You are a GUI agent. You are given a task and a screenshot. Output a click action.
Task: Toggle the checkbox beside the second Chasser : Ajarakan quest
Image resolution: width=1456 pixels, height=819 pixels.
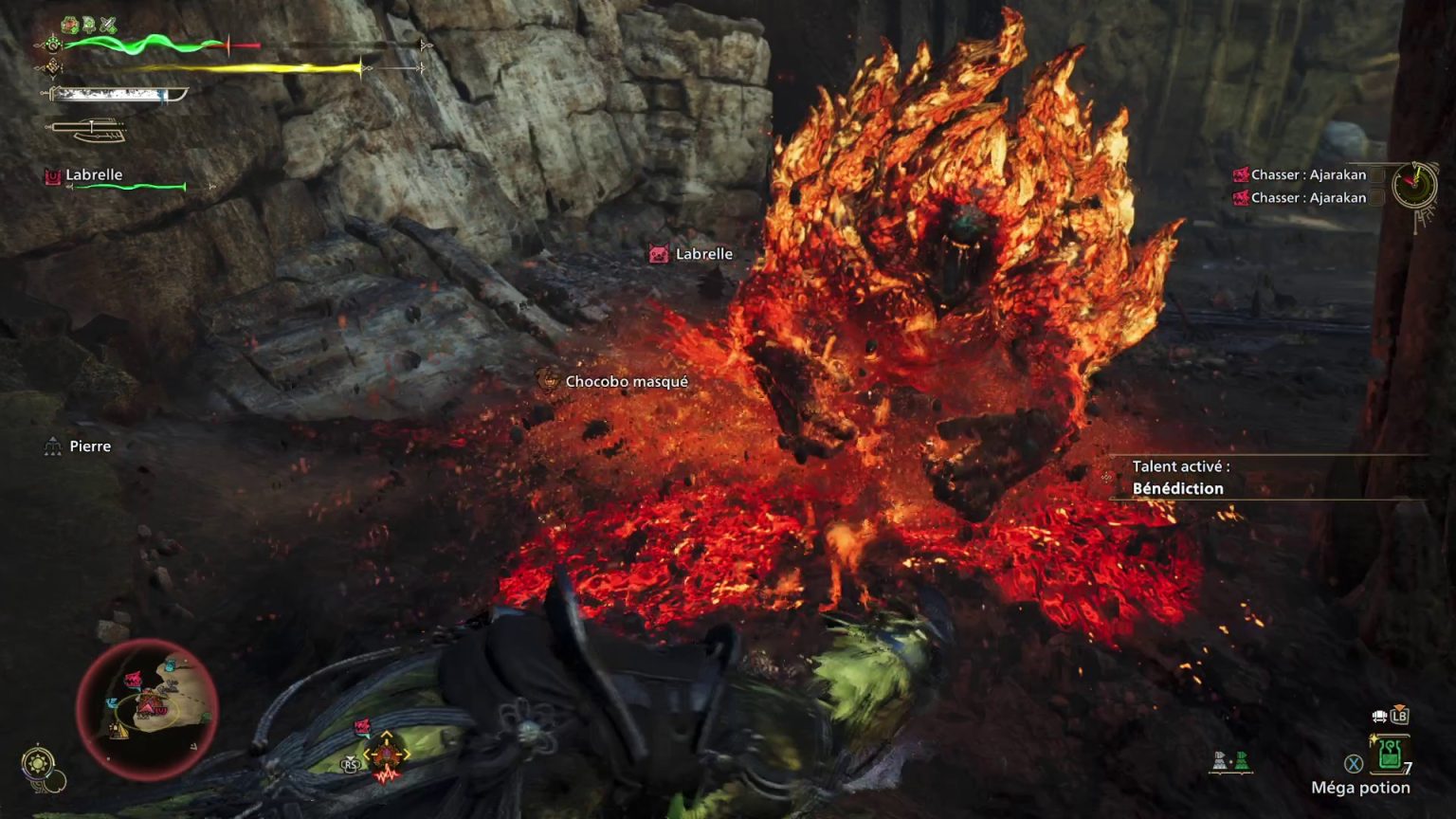1376,198
